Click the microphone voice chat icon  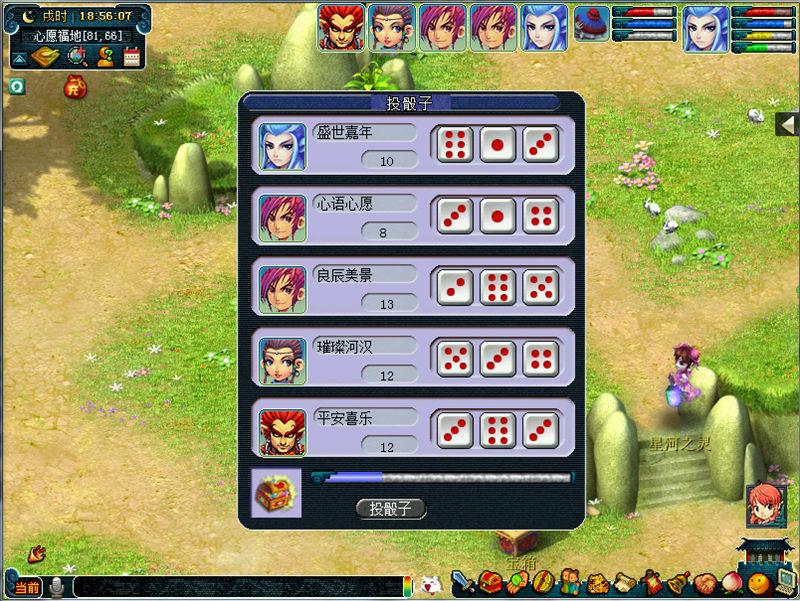tap(58, 587)
